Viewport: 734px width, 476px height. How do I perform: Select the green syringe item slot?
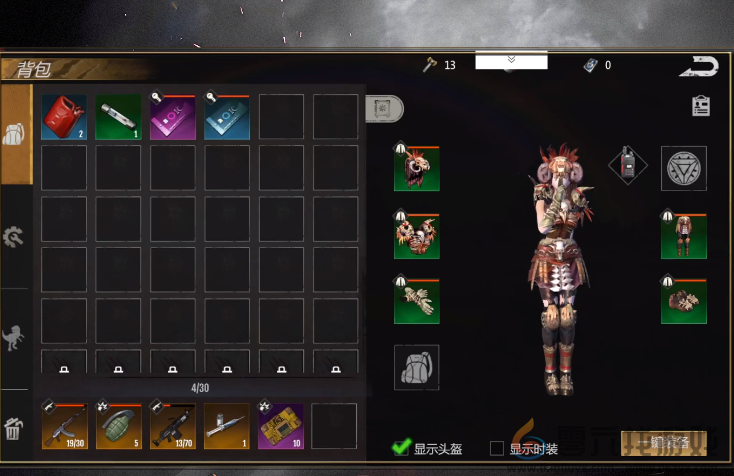118,117
